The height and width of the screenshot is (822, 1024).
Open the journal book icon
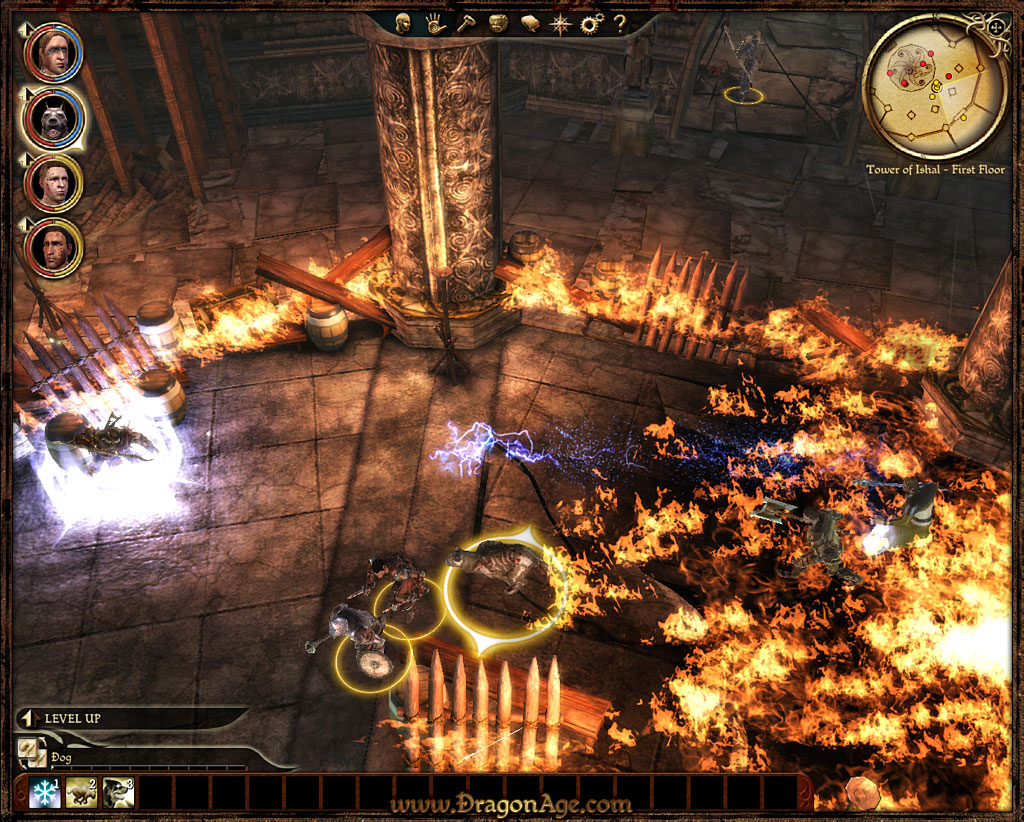530,24
